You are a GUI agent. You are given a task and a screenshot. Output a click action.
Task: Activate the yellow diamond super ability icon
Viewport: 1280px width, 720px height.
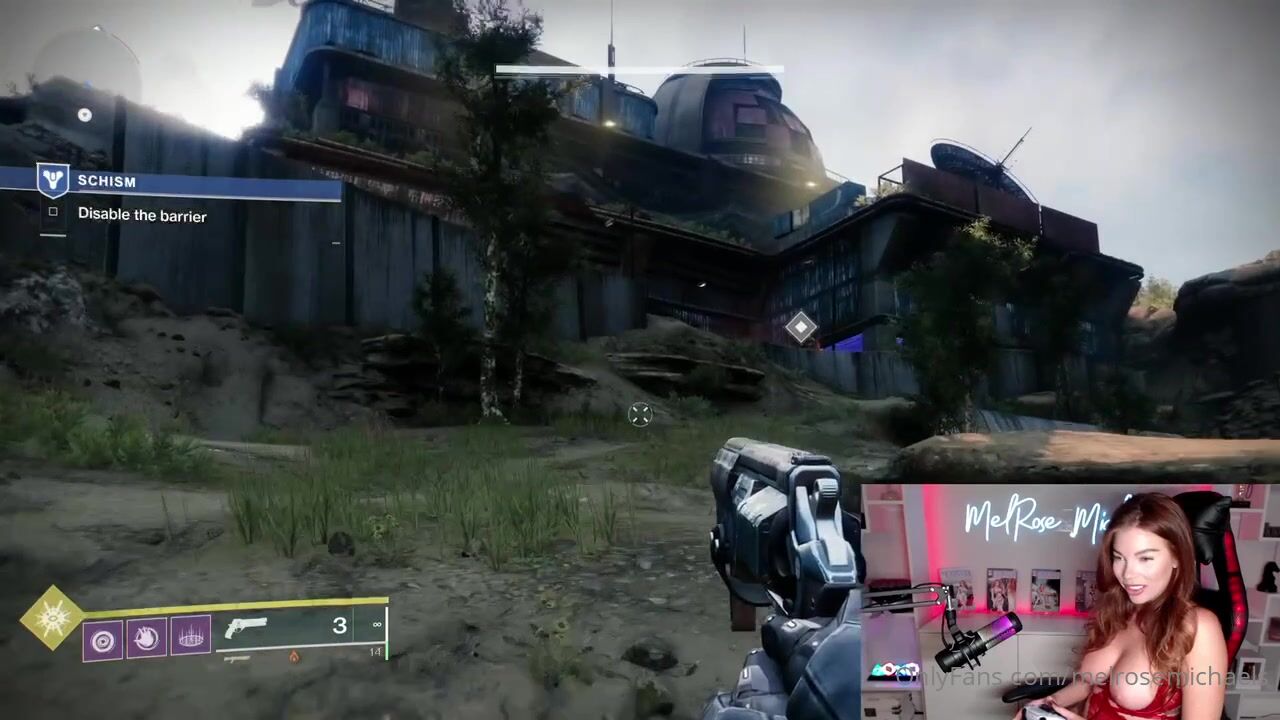(52, 618)
